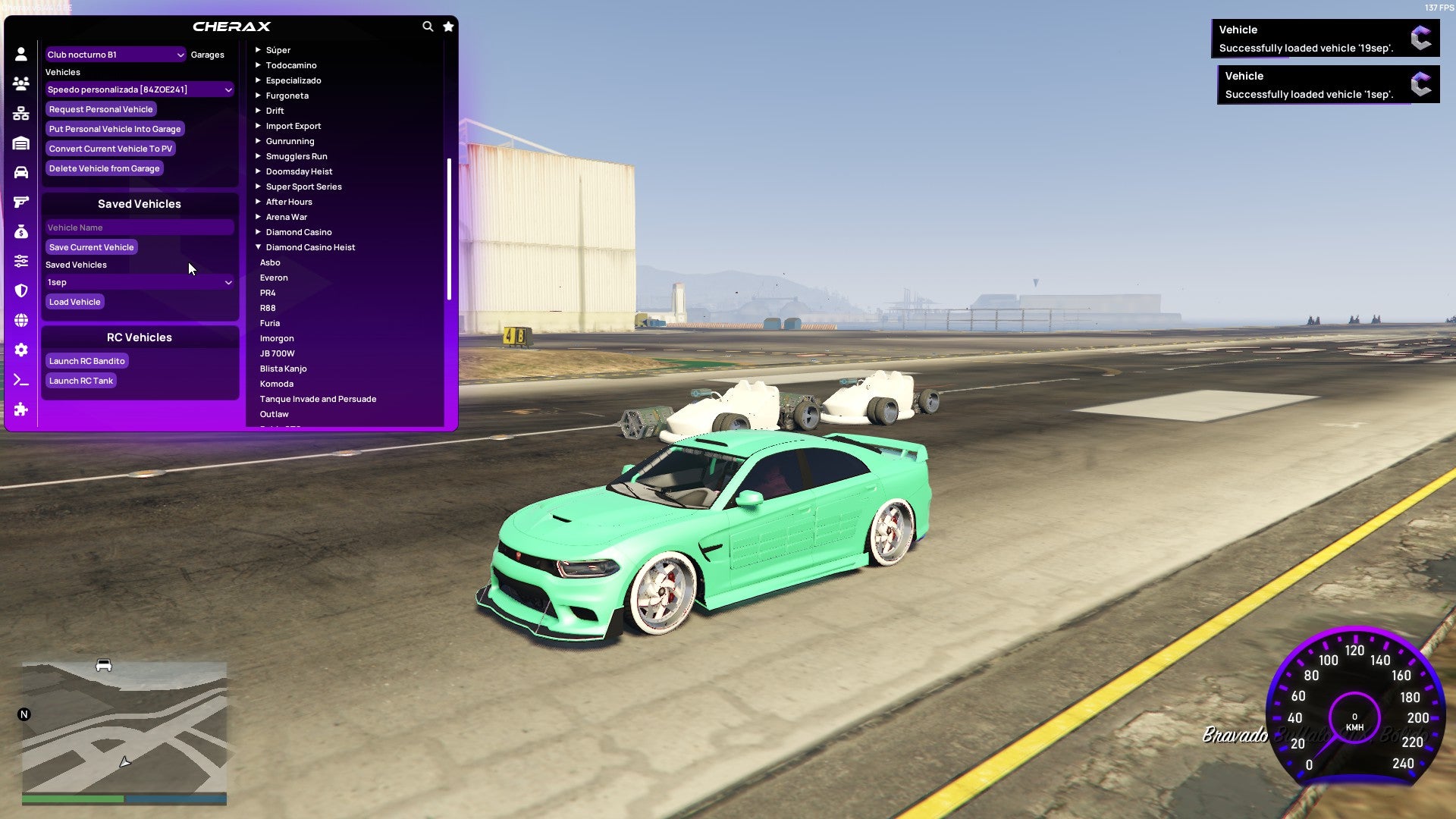Click the Save Current Vehicle button
The height and width of the screenshot is (819, 1456).
[91, 246]
